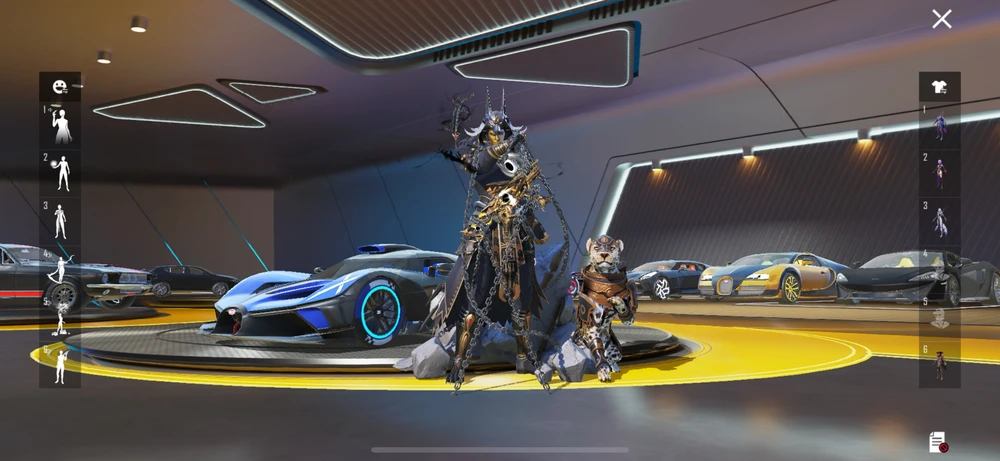Equip outfit preset 6
1000x461 pixels.
tap(940, 364)
